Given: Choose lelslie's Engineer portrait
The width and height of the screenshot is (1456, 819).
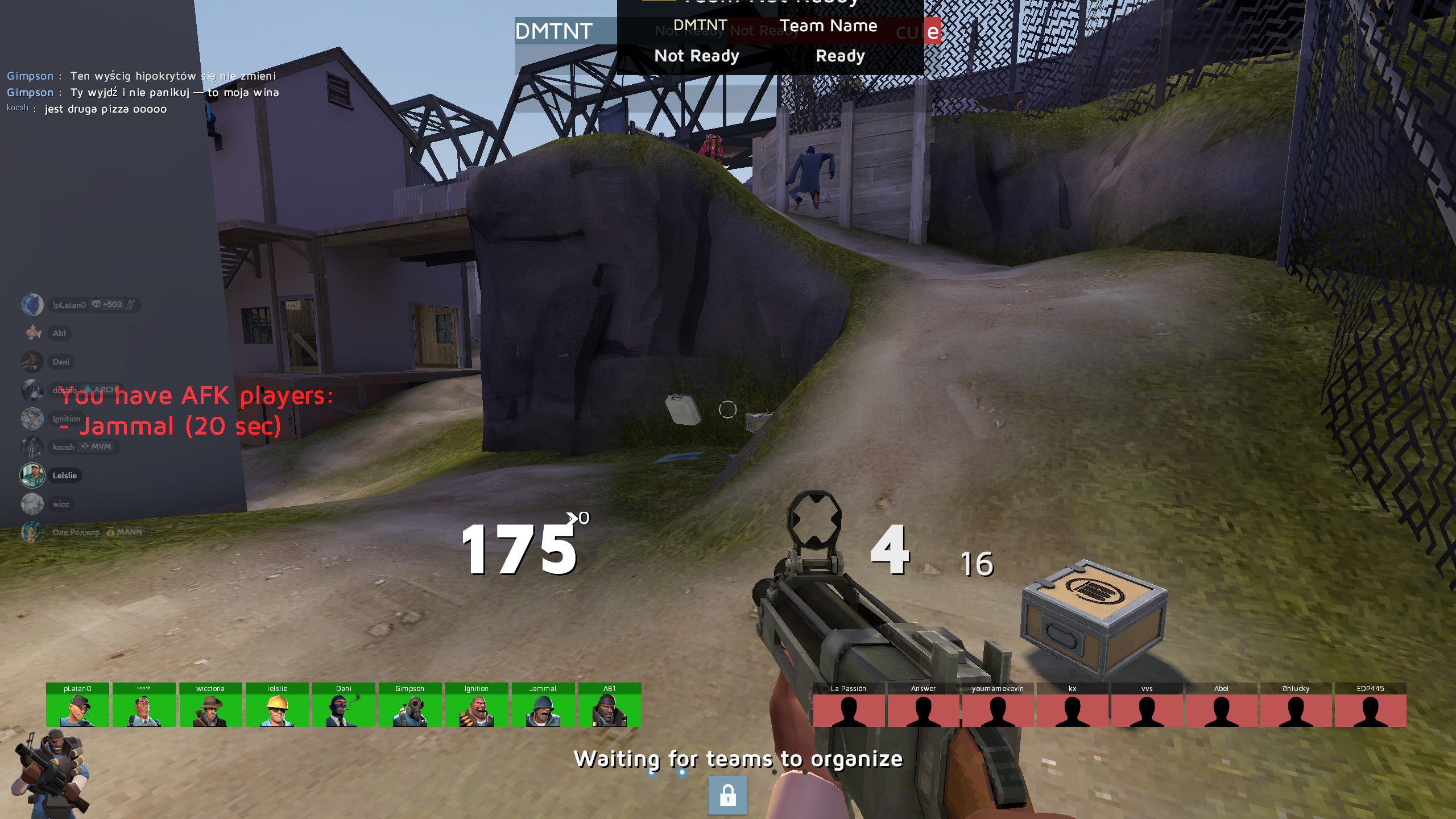Looking at the screenshot, I should tap(277, 705).
